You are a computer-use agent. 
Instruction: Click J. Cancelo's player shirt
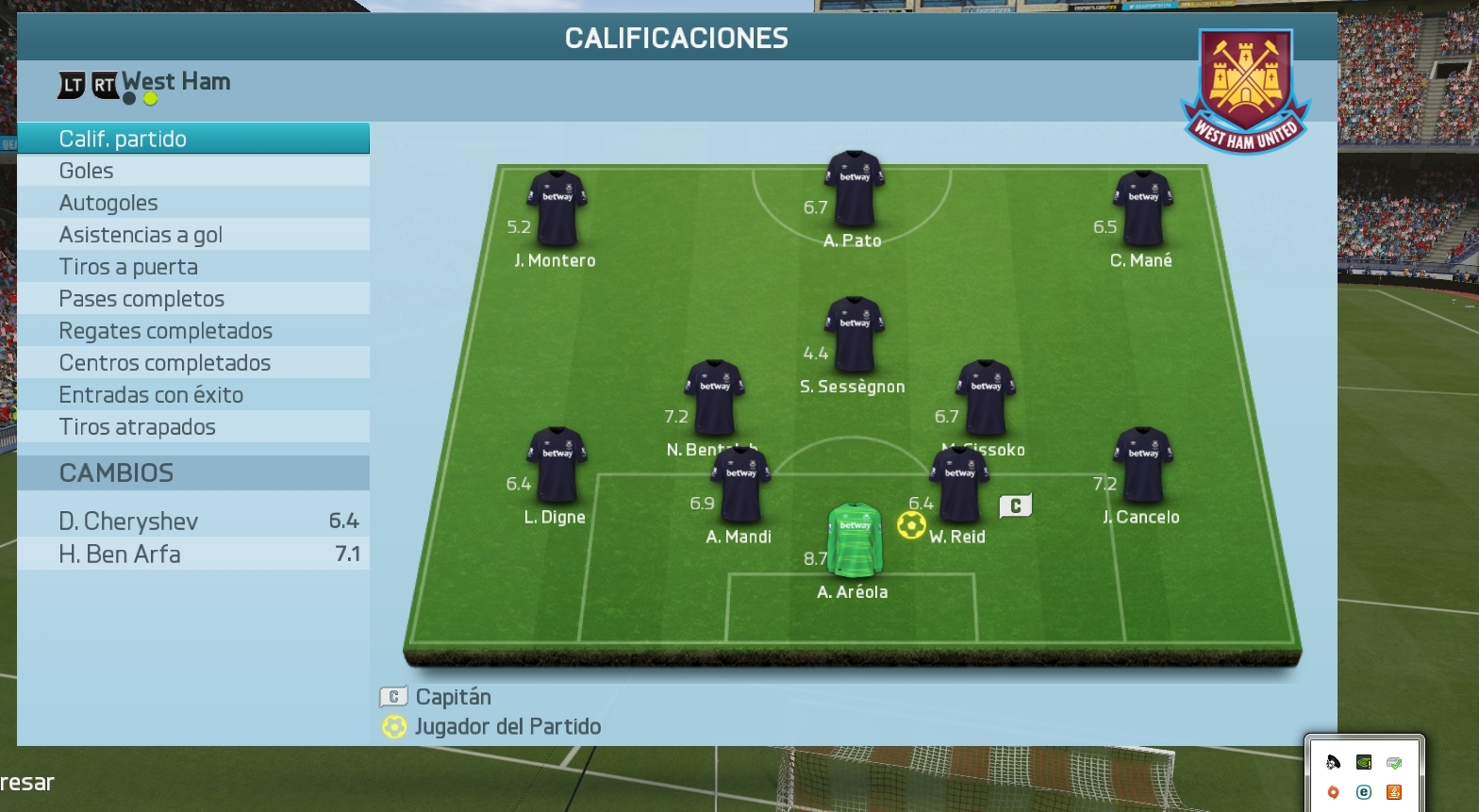click(x=1143, y=465)
